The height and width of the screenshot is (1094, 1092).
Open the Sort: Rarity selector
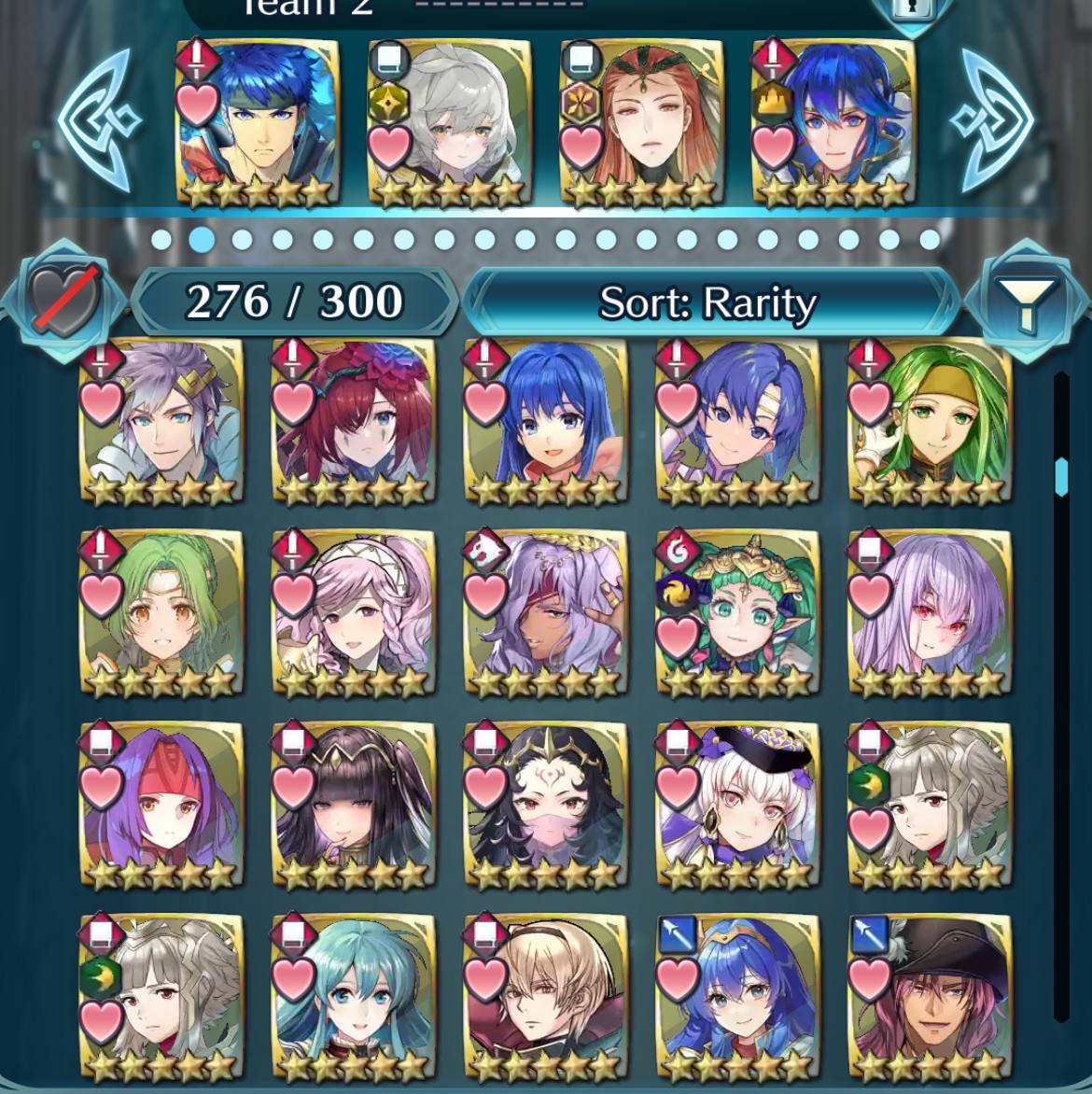(709, 302)
